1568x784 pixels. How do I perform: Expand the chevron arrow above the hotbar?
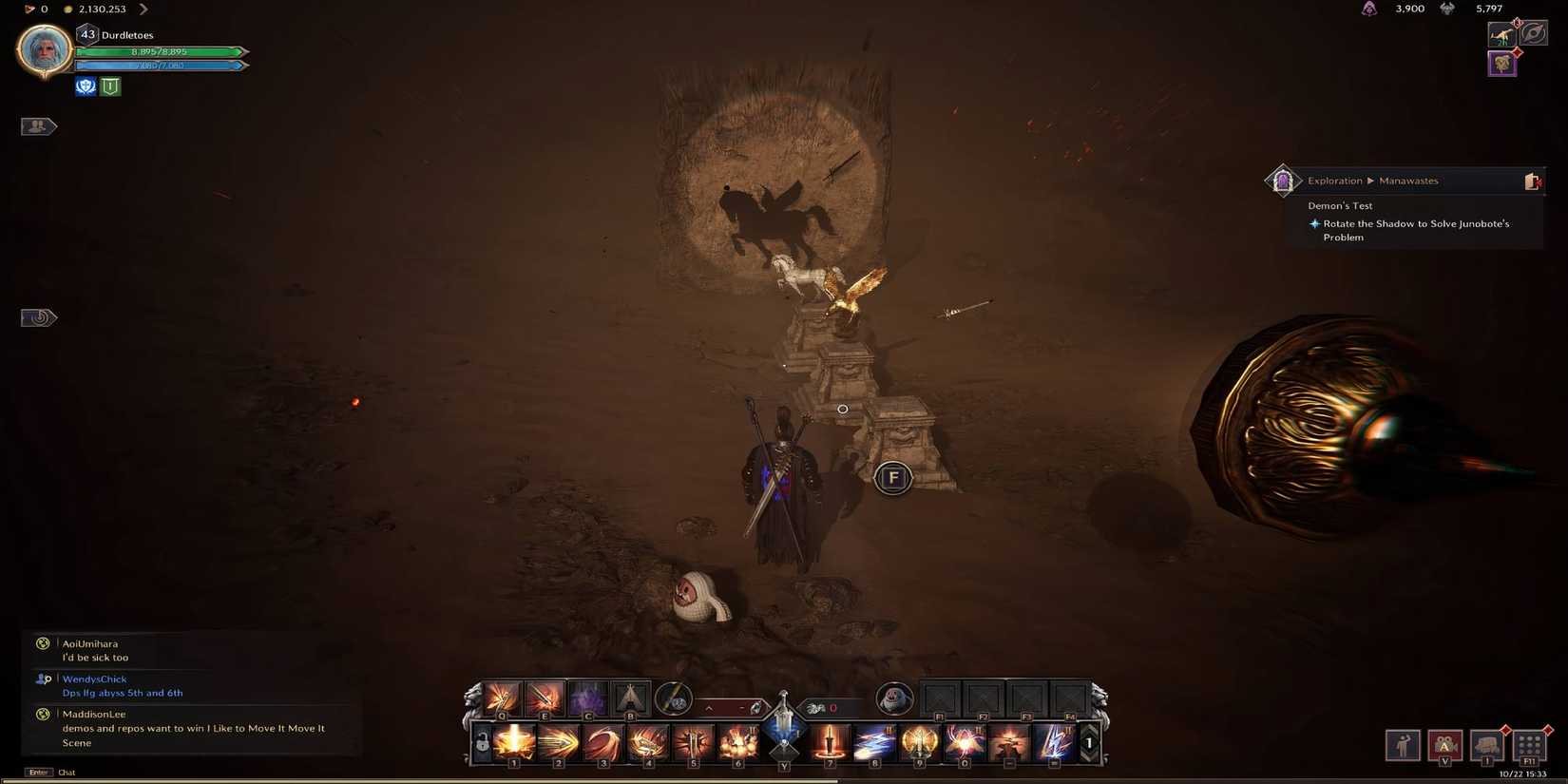pyautogui.click(x=709, y=707)
